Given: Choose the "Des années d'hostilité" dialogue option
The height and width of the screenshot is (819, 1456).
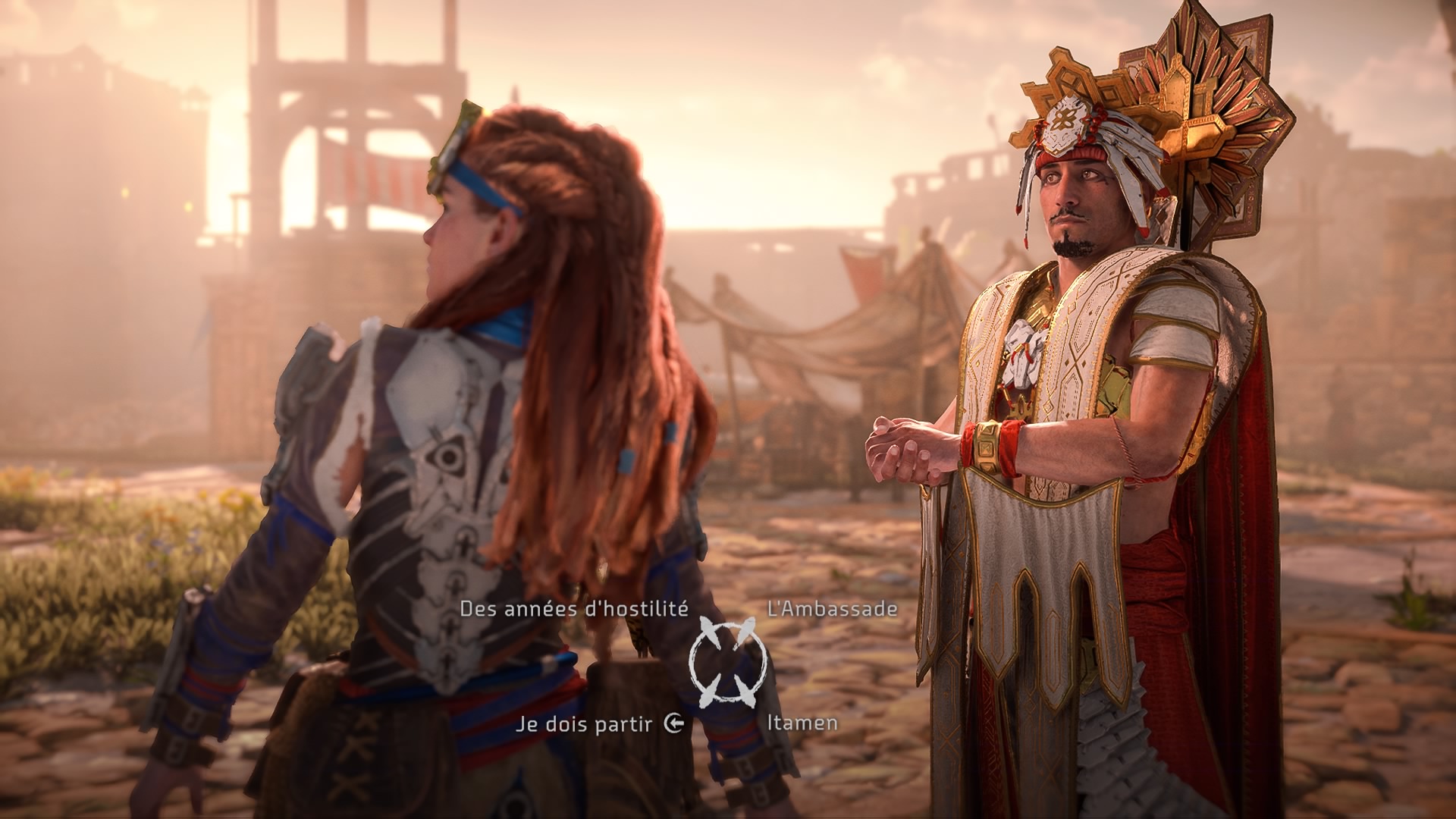Looking at the screenshot, I should tap(574, 608).
